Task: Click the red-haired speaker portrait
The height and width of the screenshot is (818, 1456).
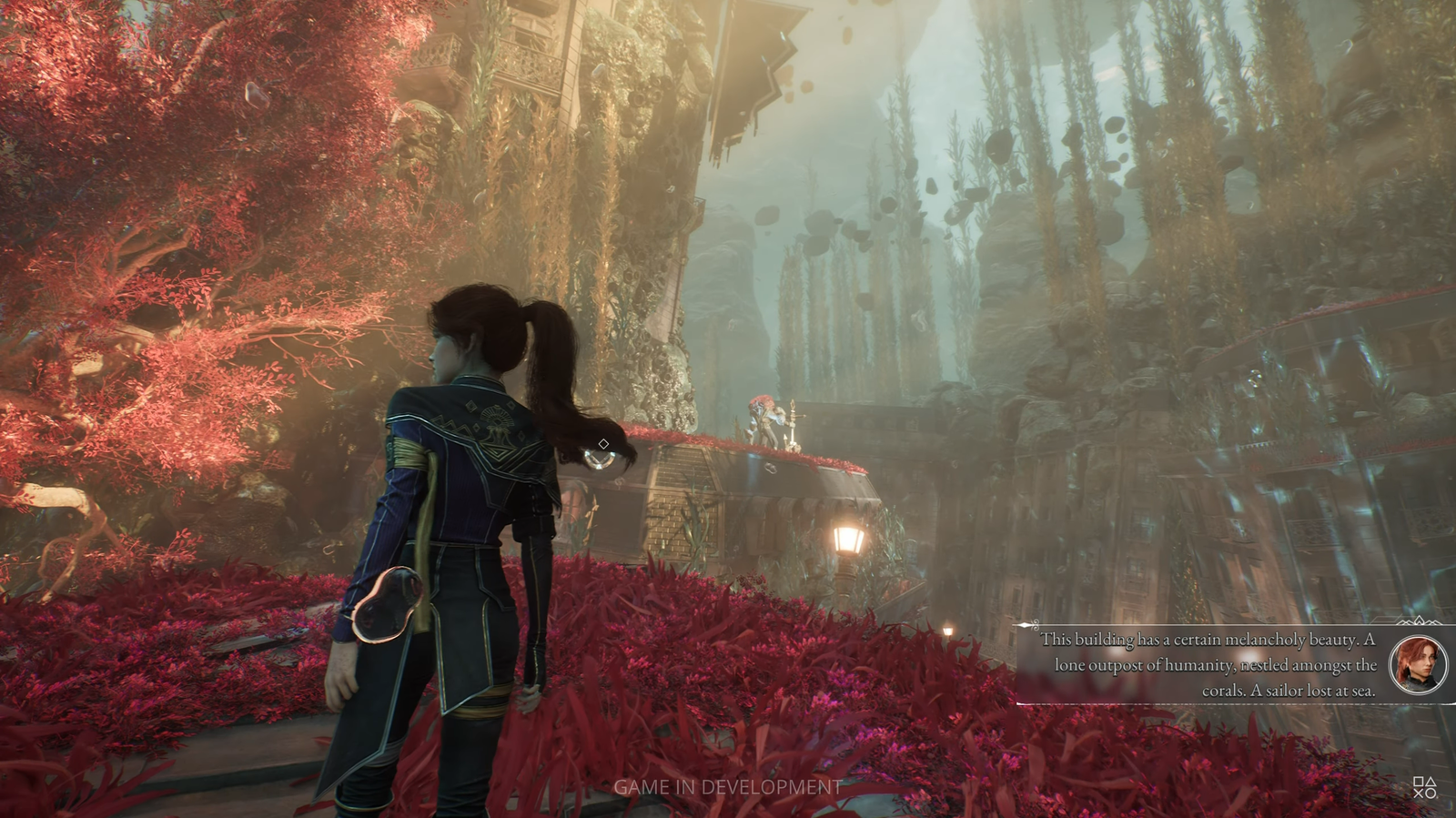Action: [x=1420, y=663]
